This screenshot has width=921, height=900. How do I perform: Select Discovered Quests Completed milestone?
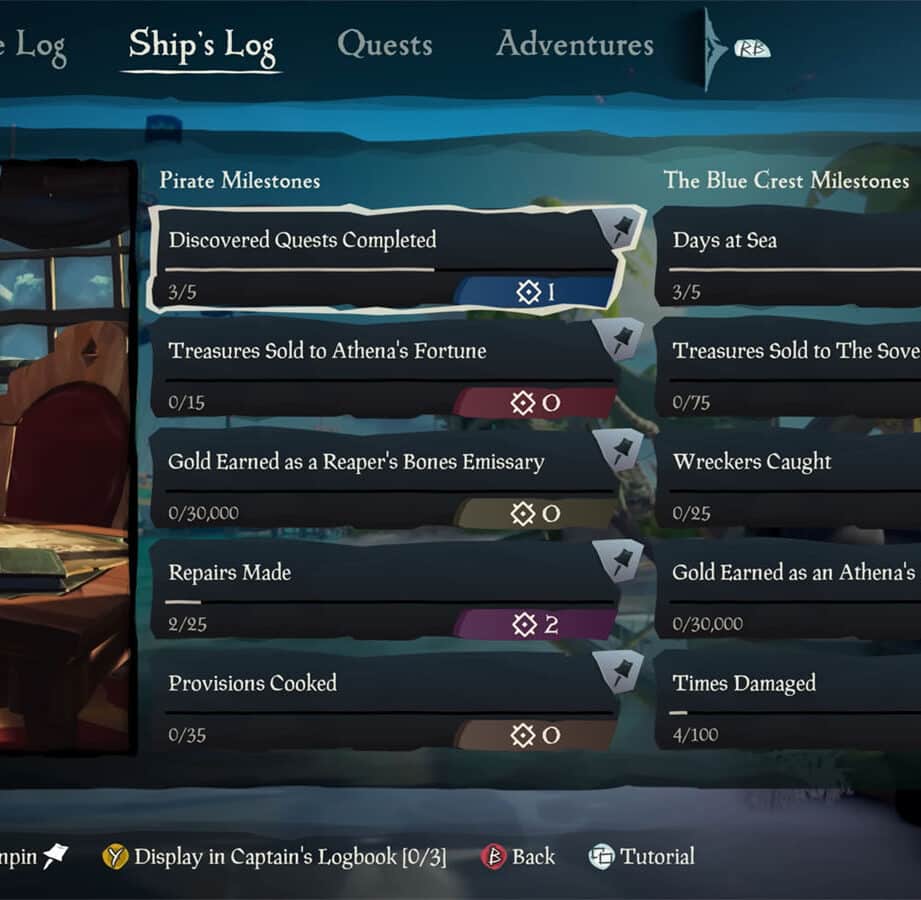[380, 260]
